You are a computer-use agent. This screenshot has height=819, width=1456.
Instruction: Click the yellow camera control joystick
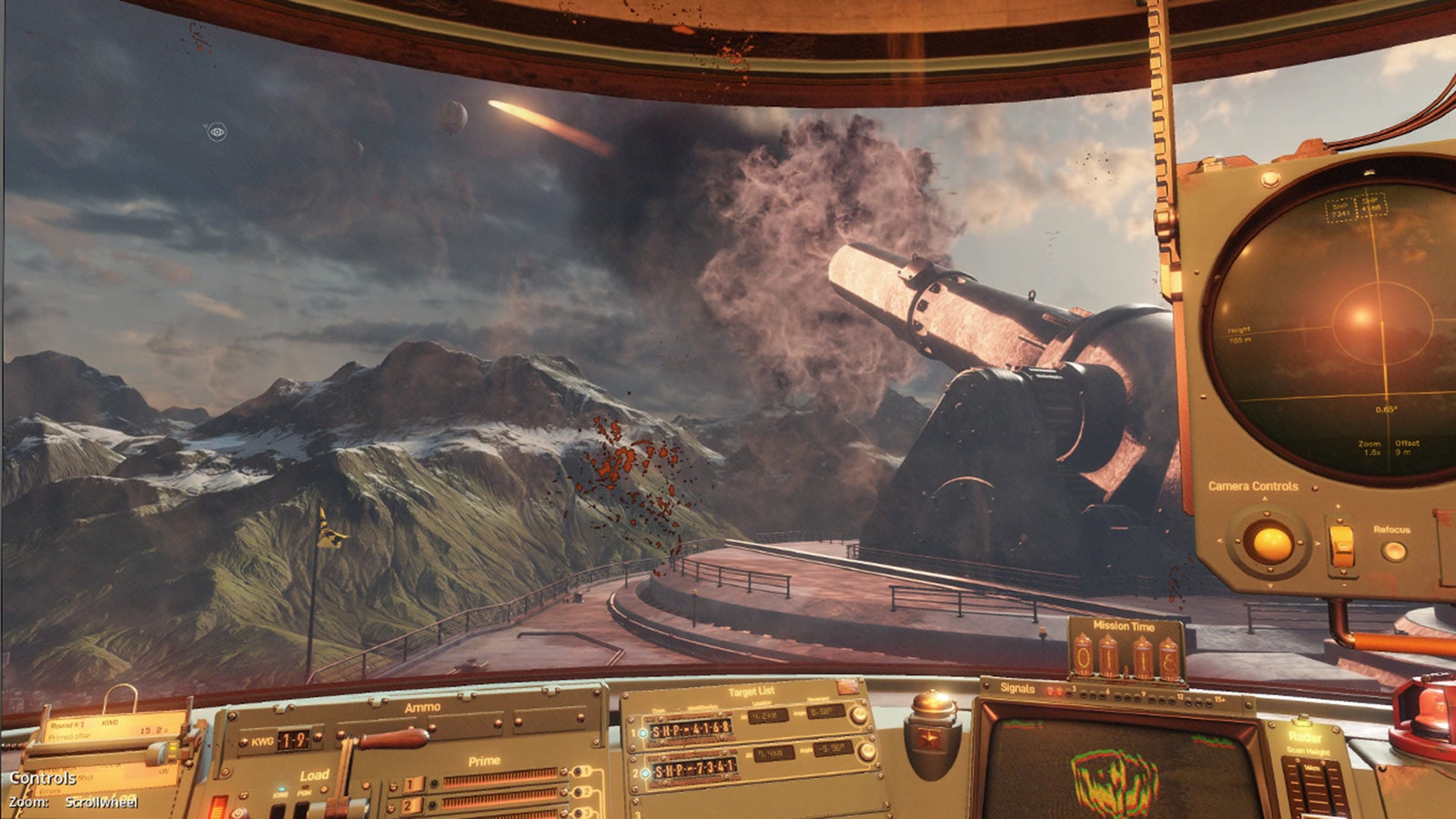[1271, 543]
